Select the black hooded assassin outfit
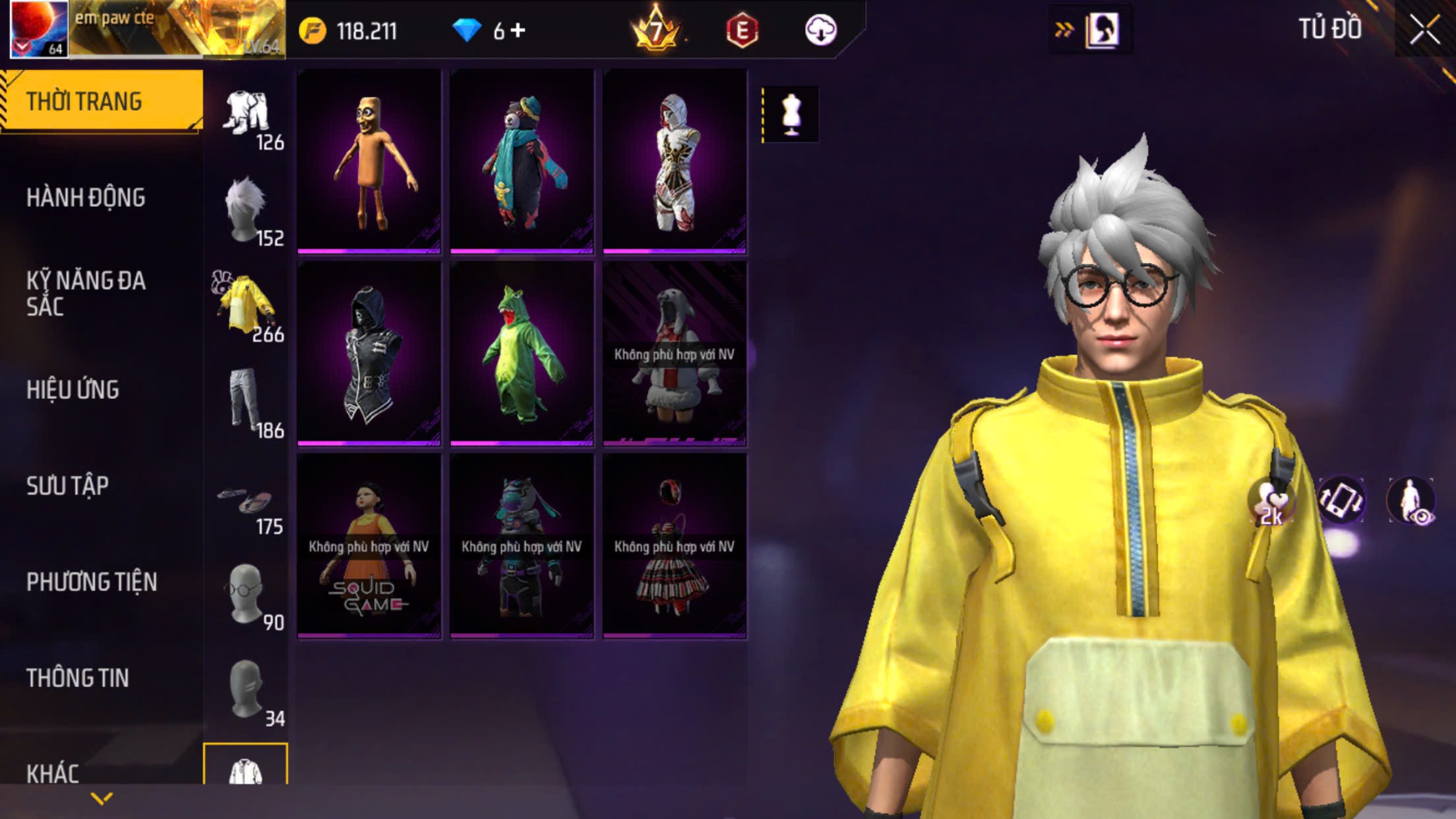Screen dimensions: 1456x819 [x=369, y=353]
